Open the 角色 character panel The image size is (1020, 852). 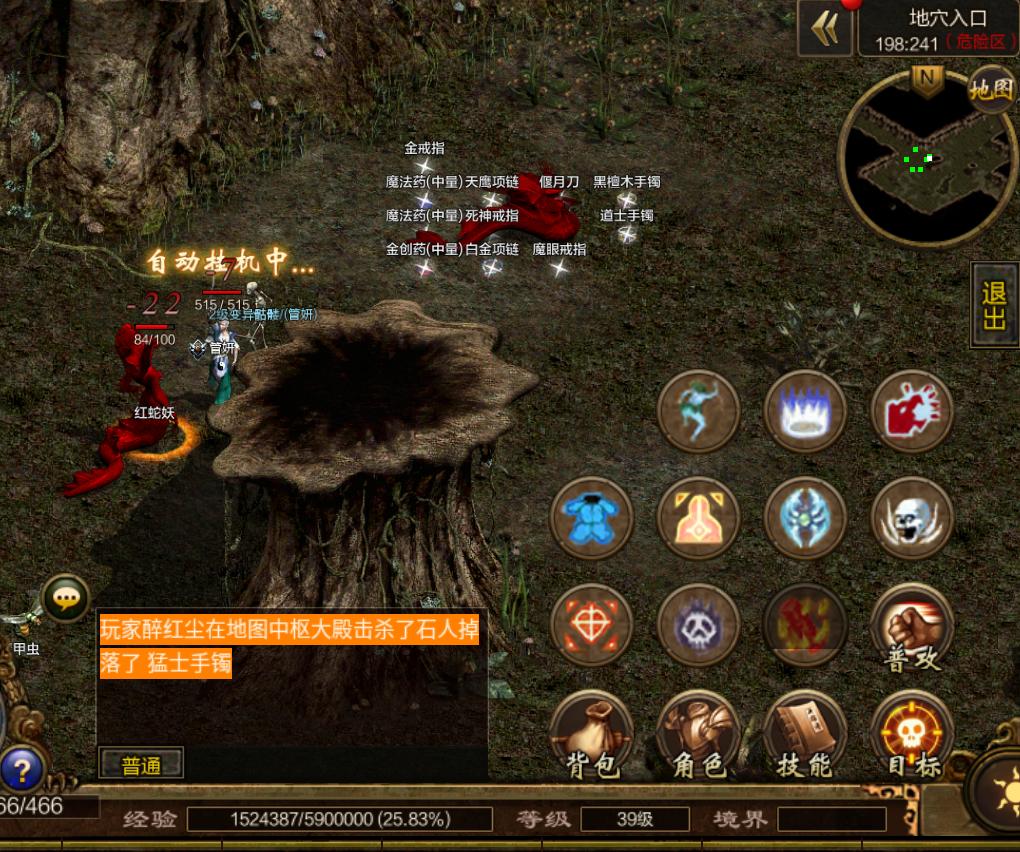tap(698, 735)
